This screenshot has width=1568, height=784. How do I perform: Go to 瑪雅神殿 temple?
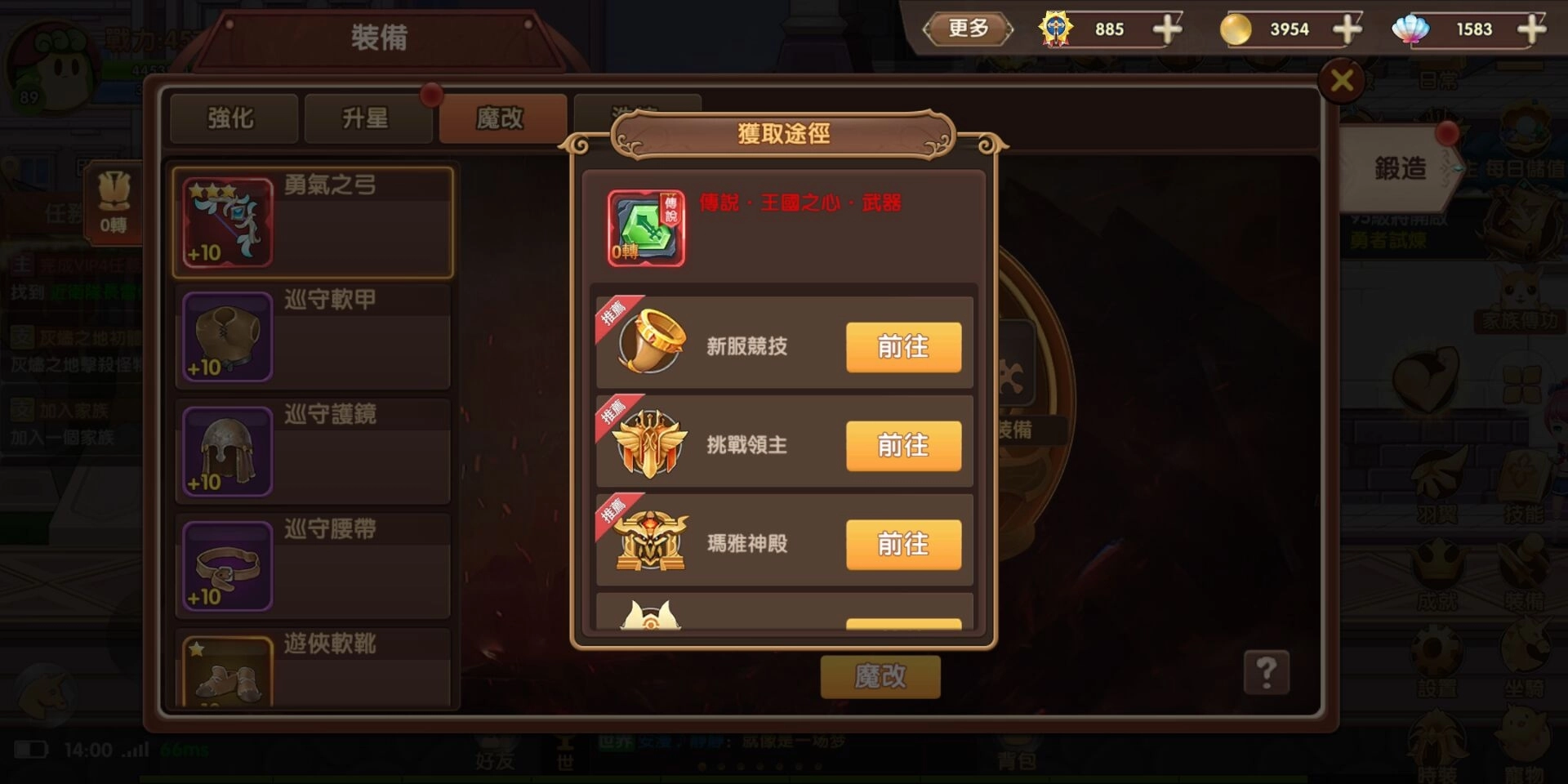point(903,545)
